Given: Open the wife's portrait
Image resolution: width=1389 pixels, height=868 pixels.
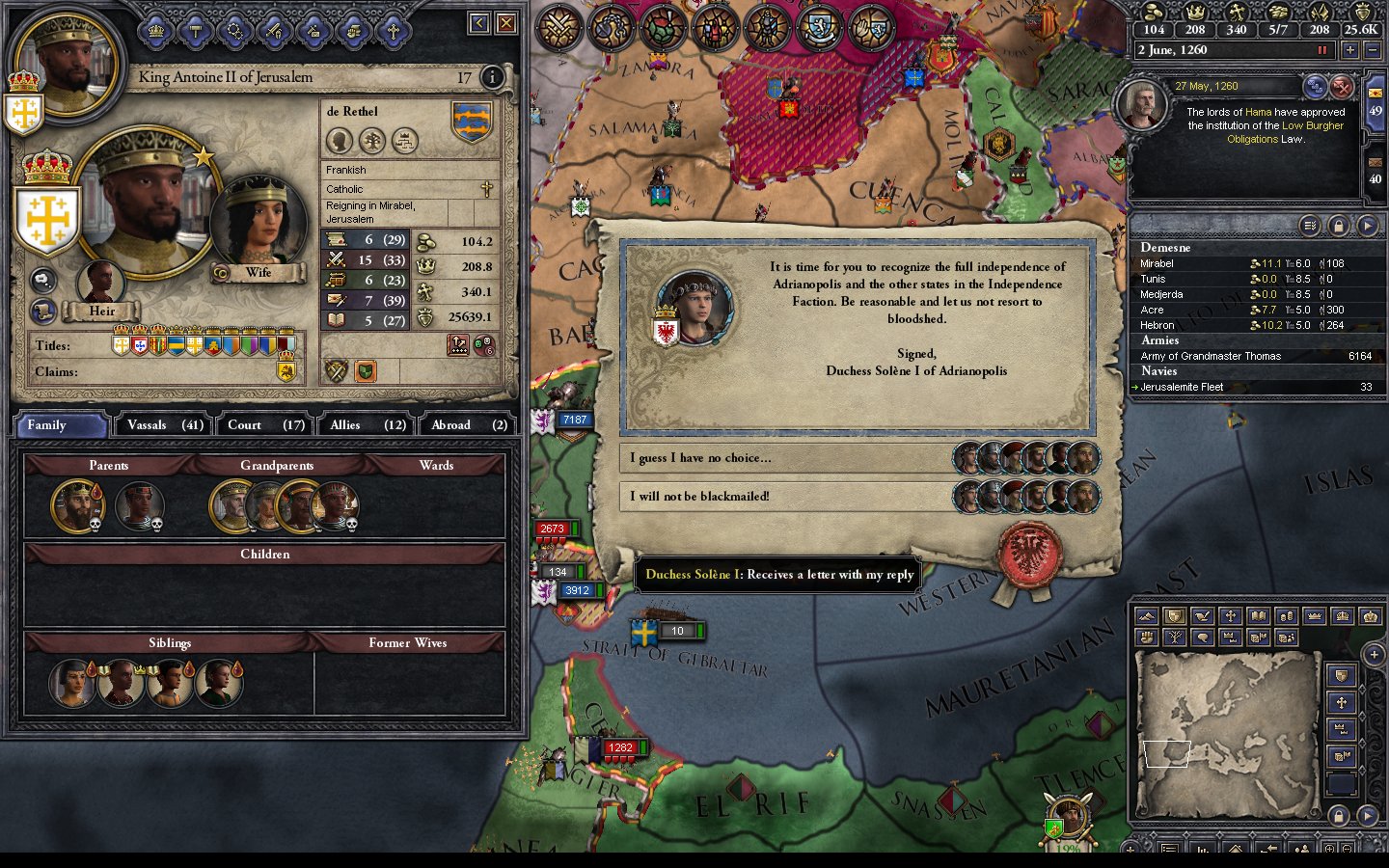Looking at the screenshot, I should pos(258,222).
